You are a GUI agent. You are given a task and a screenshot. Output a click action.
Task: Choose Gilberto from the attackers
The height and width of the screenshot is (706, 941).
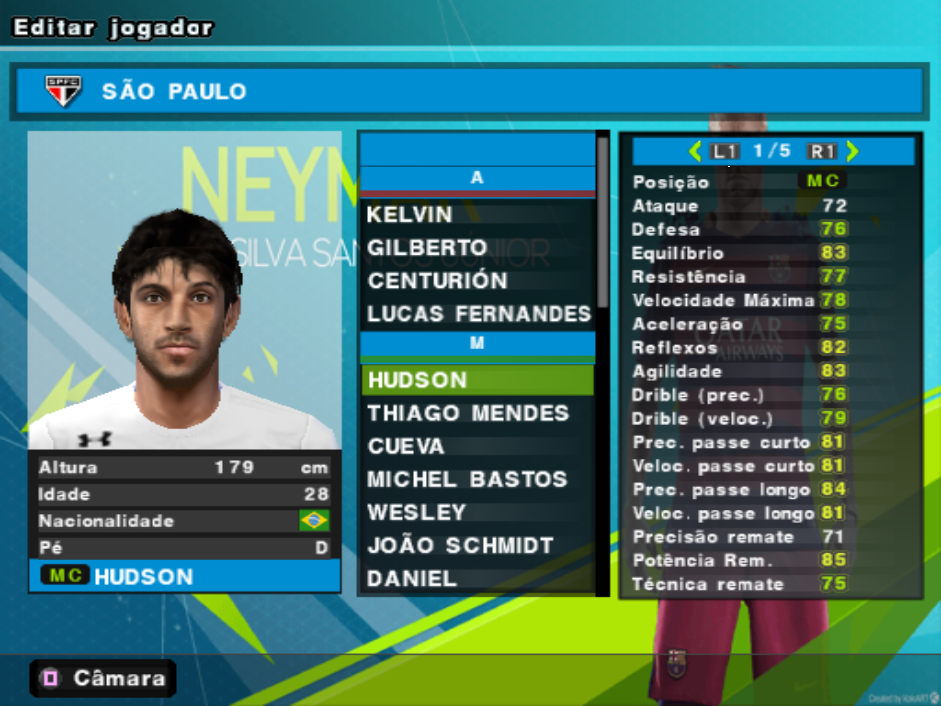pyautogui.click(x=427, y=248)
